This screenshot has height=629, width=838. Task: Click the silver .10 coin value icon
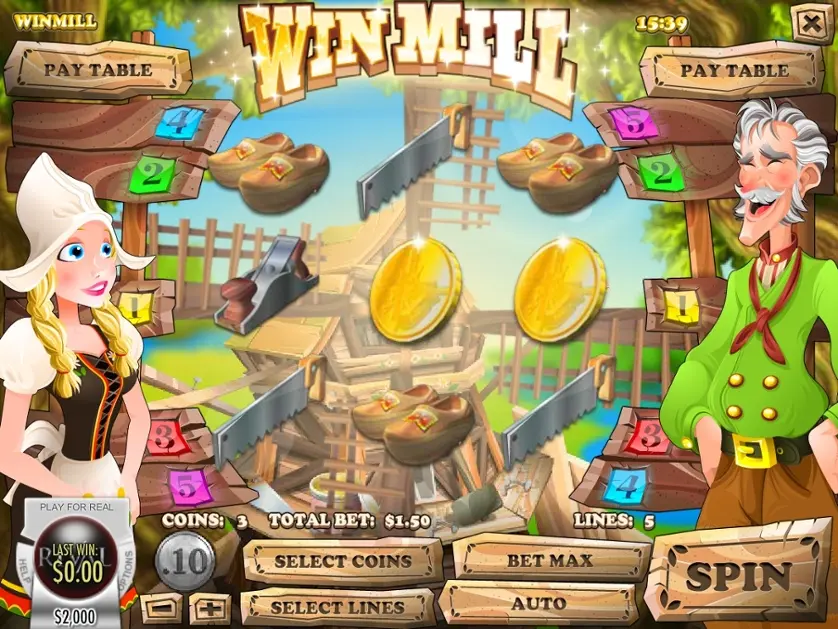185,561
